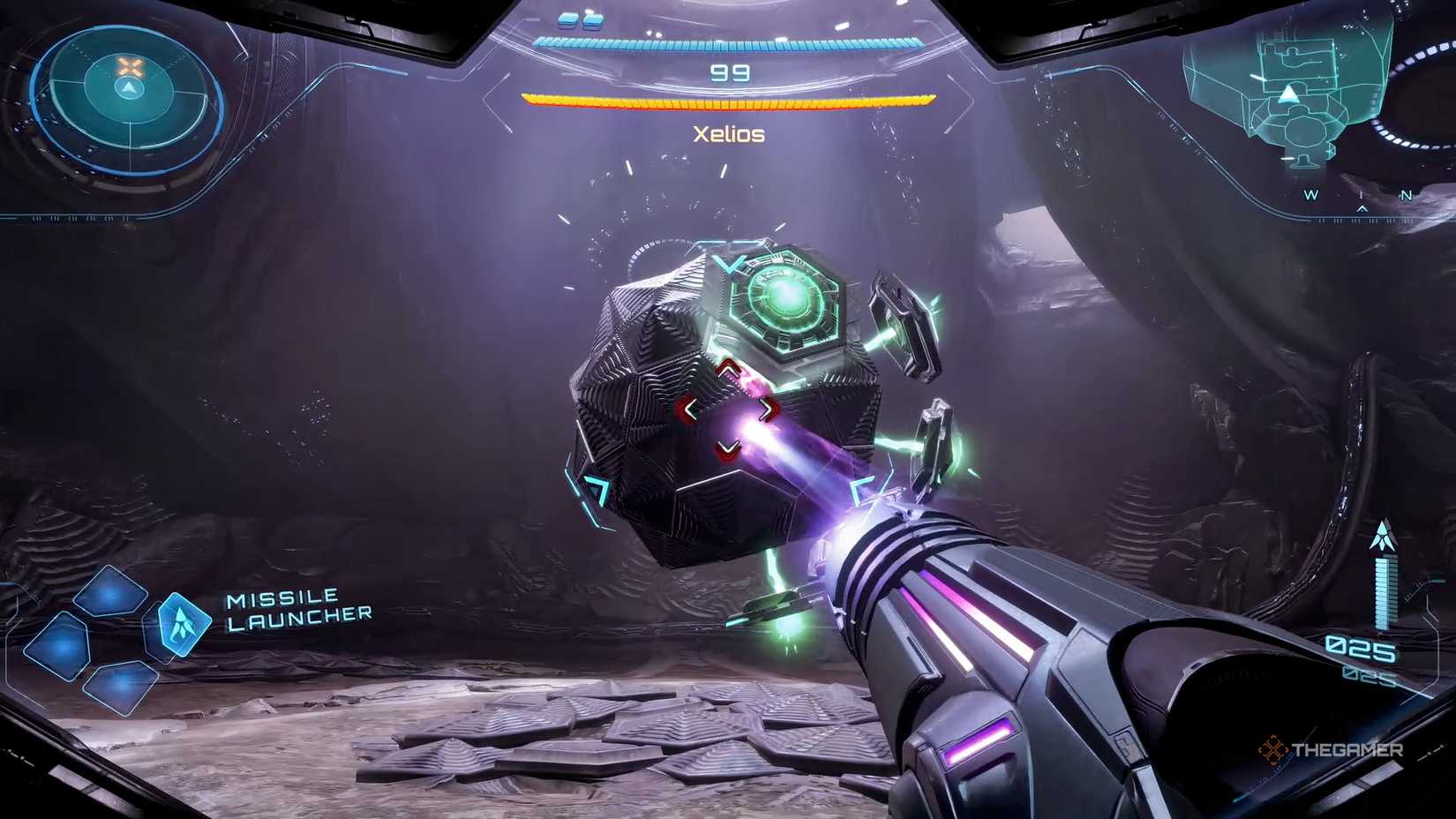Click the Xelios boss name label
The width and height of the screenshot is (1456, 819).
pyautogui.click(x=729, y=134)
